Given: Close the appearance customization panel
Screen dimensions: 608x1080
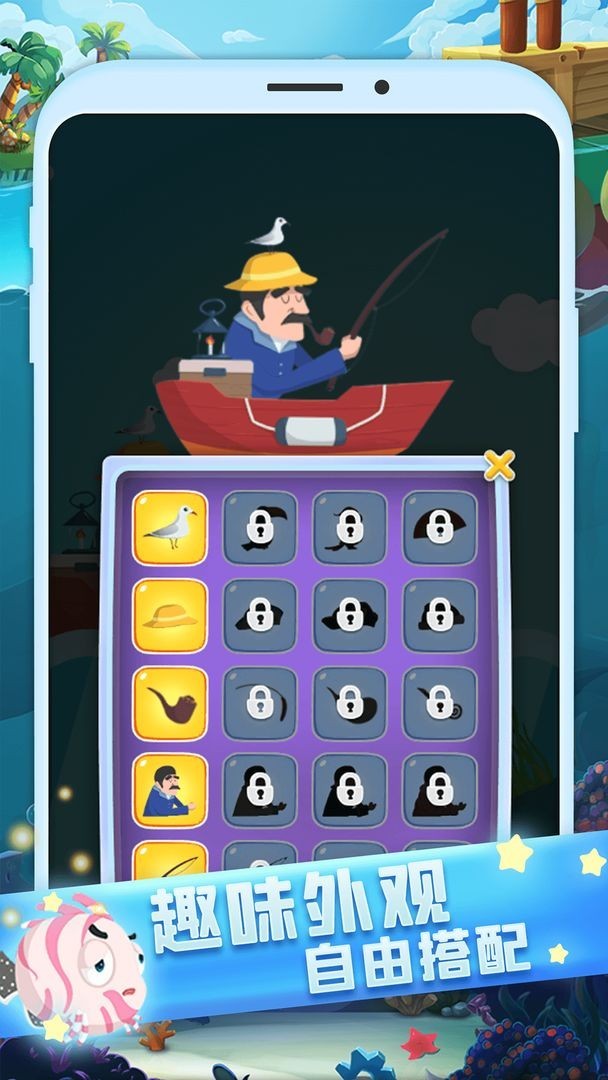Looking at the screenshot, I should [x=499, y=464].
